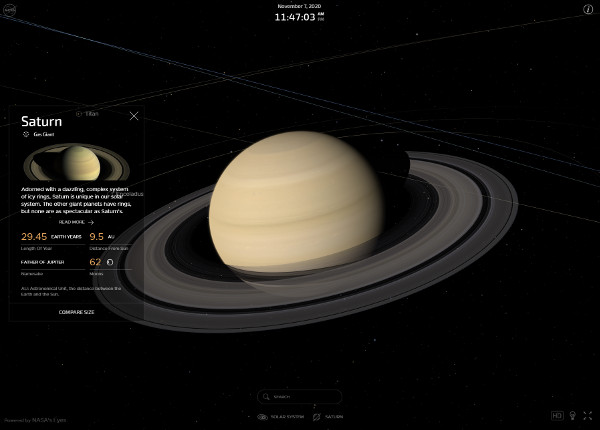Toggle the HD quality button
This screenshot has width=600, height=430.
[557, 415]
